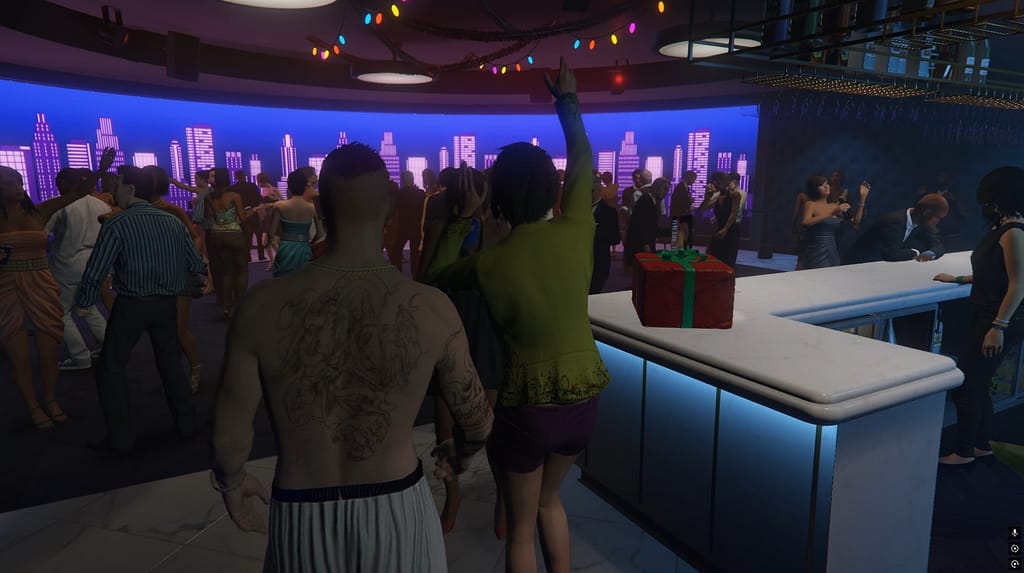The image size is (1024, 573).
Task: Click the circular record indicator icon
Action: click(1015, 548)
